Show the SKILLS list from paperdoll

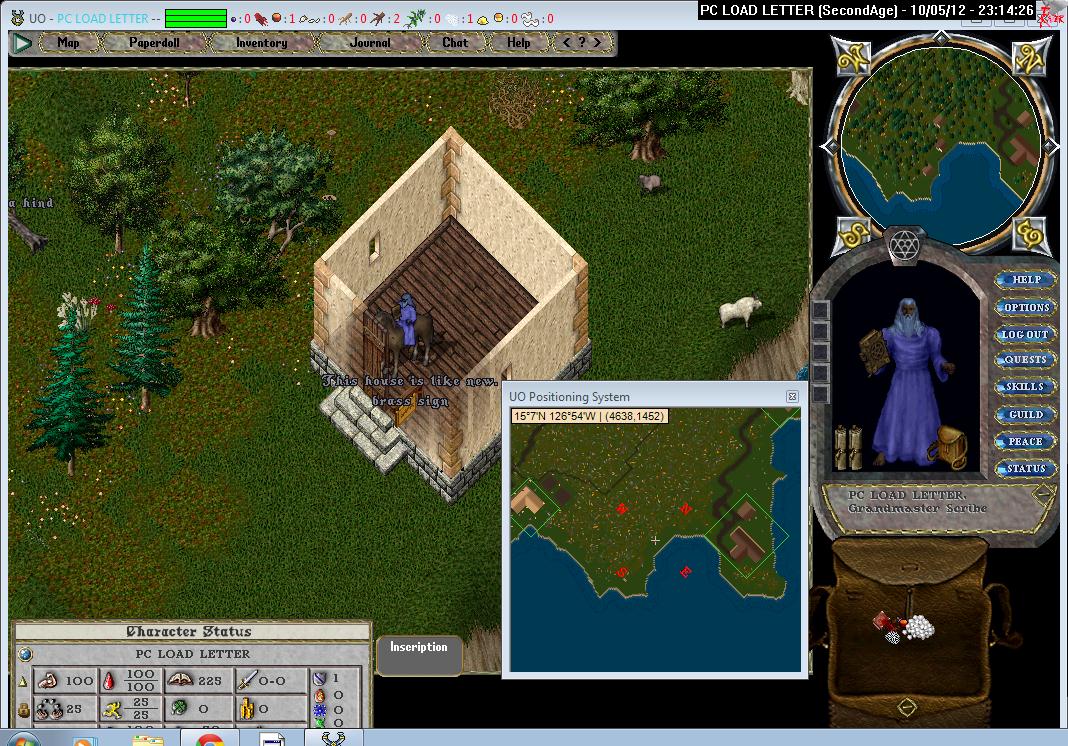coord(1026,387)
